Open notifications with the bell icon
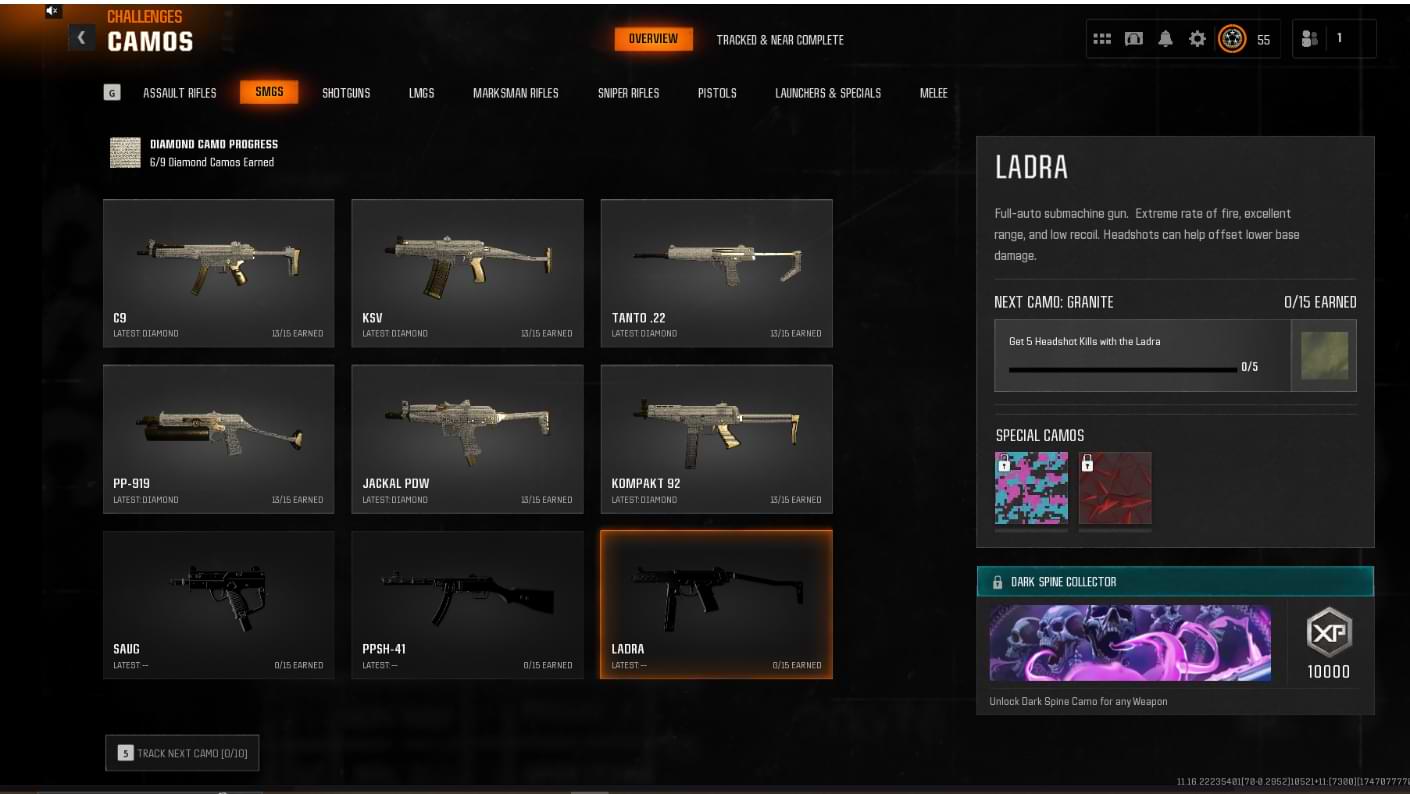Viewport: 1410px width, 794px height. point(1165,39)
